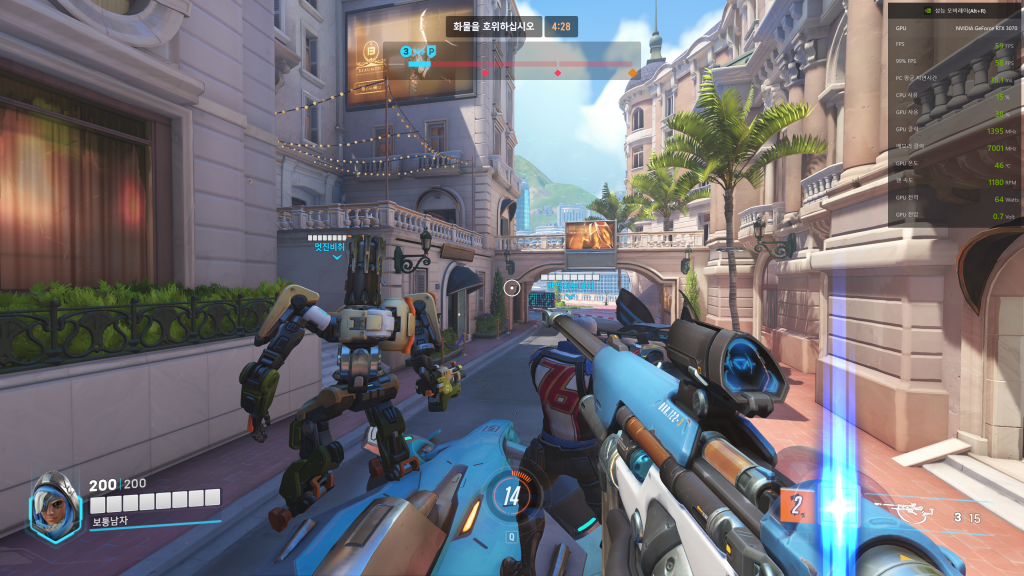Click the orange final checkpoint diamond

coord(632,72)
